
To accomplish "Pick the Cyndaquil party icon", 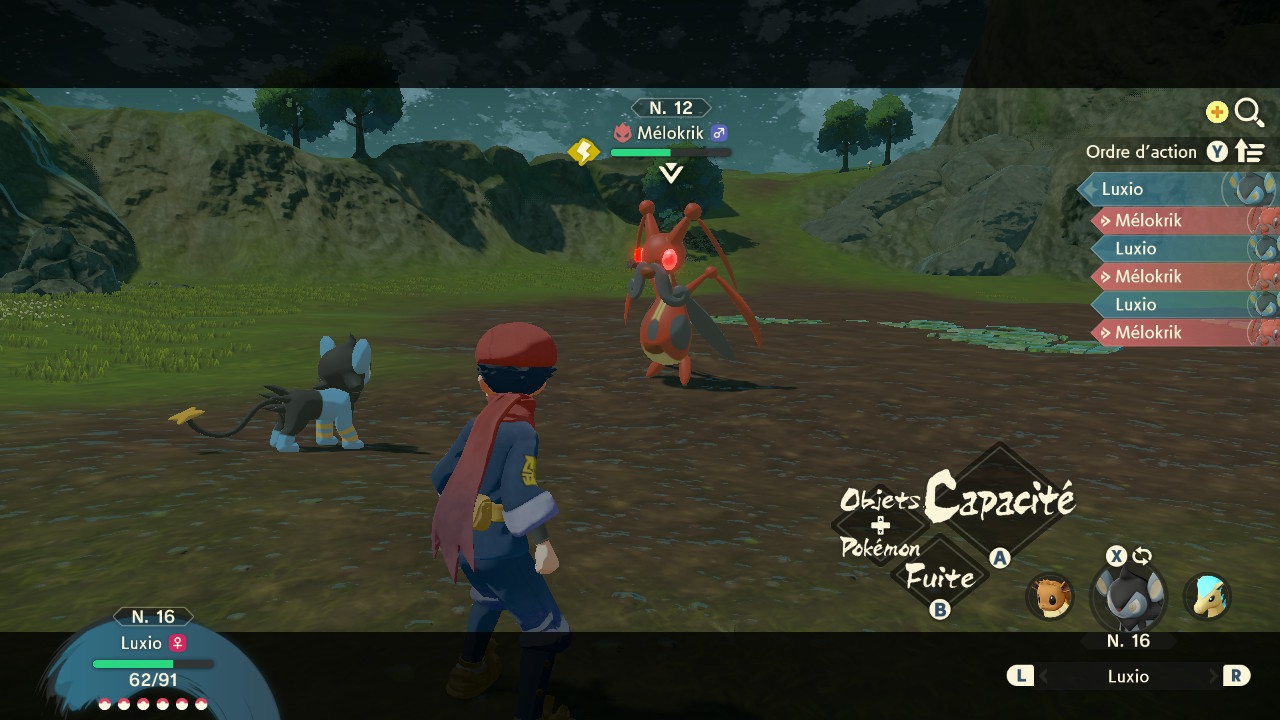I will tap(1207, 596).
